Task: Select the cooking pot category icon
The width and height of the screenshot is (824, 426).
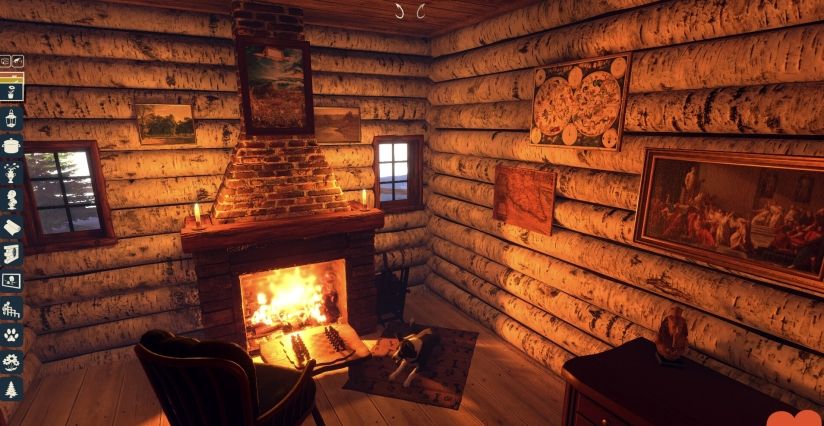Action: [x=12, y=146]
